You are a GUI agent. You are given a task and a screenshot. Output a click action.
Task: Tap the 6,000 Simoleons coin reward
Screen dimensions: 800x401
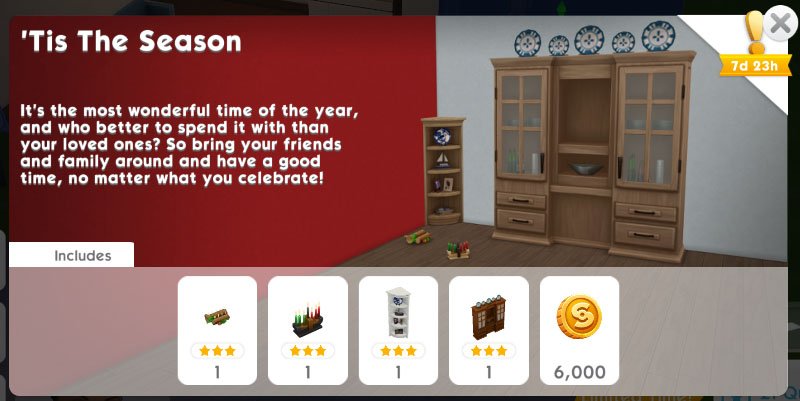[x=579, y=330]
